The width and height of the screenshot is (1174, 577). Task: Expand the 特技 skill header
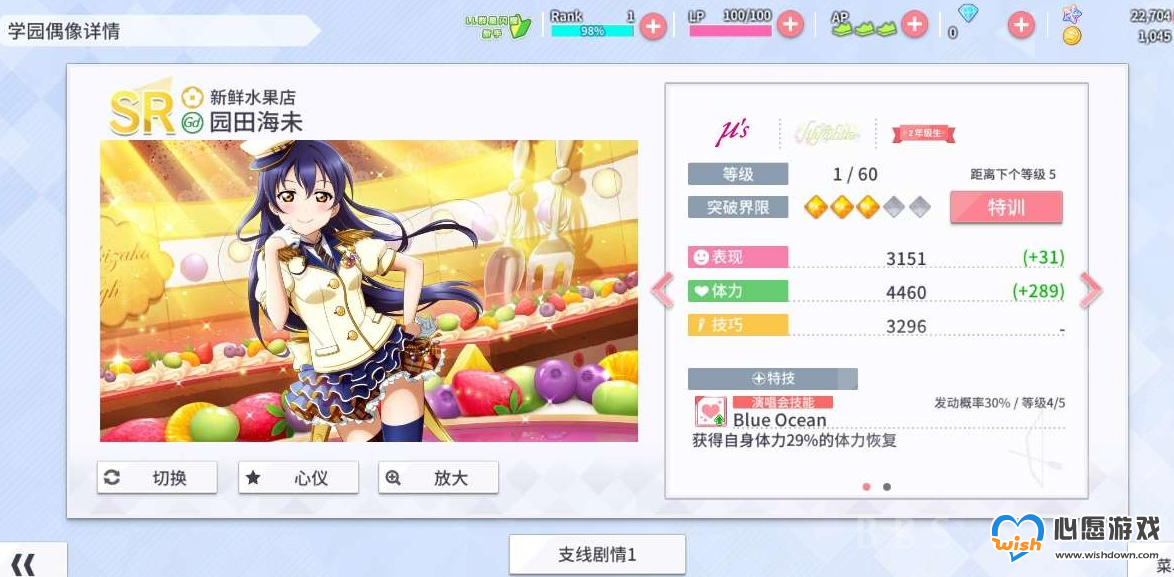(x=772, y=379)
